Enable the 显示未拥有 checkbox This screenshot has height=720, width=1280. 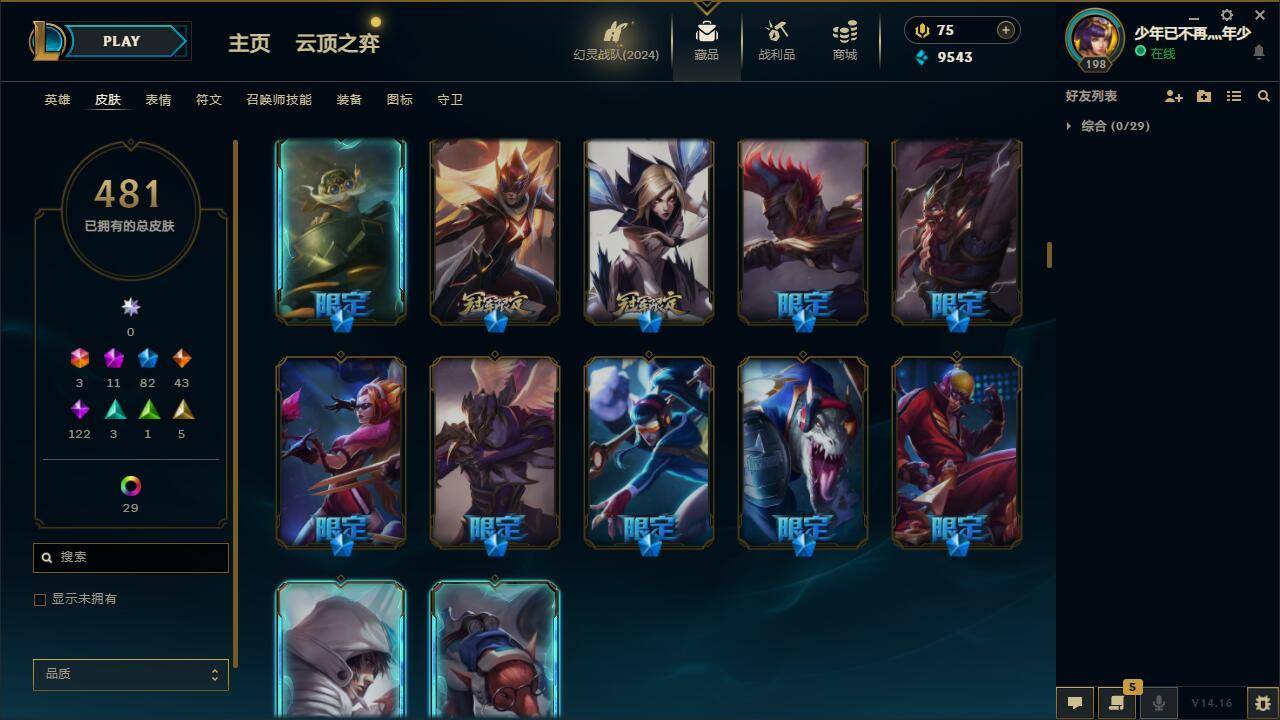pos(40,599)
